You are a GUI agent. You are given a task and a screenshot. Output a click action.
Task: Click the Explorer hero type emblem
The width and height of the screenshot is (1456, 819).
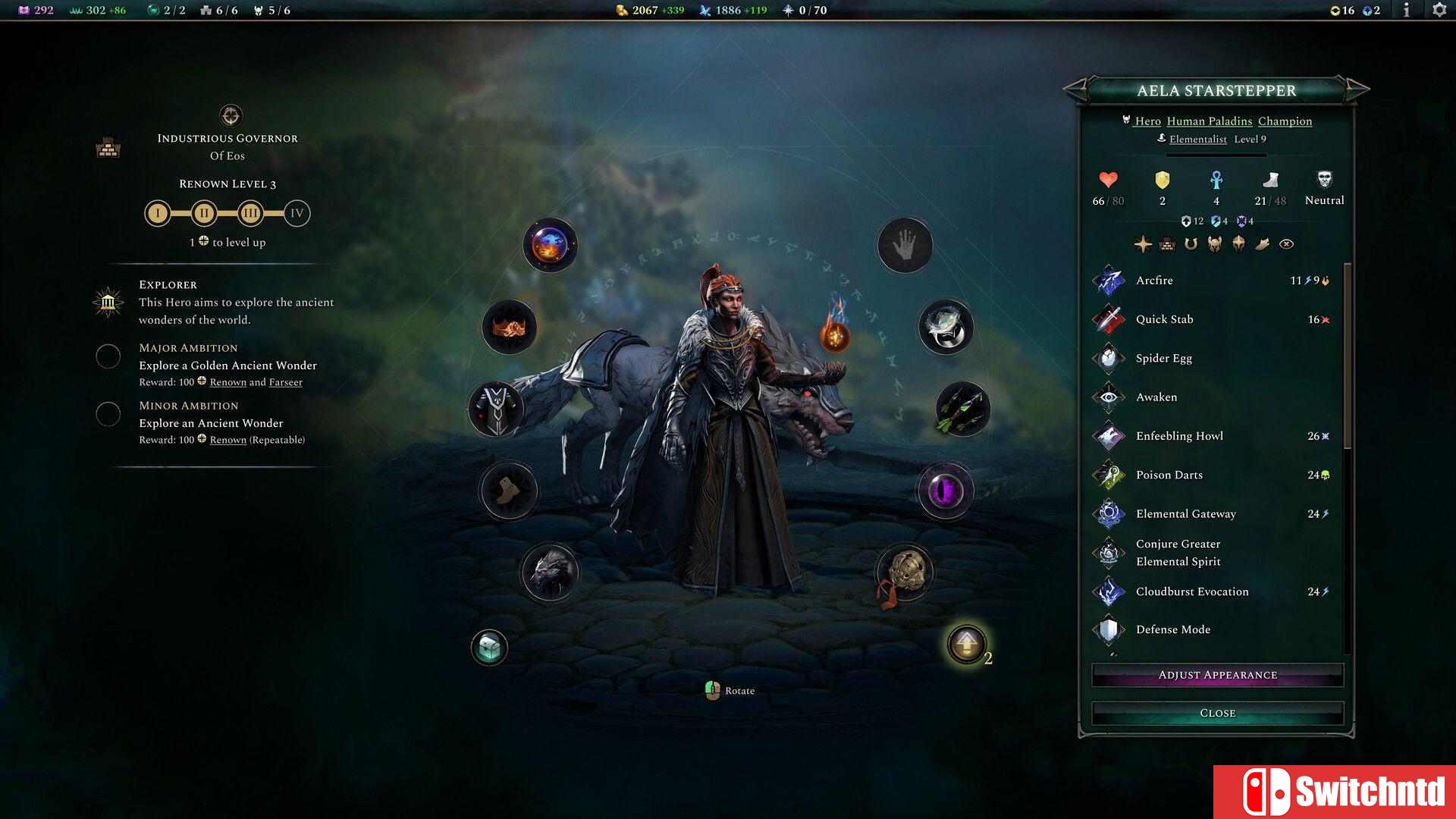click(108, 303)
